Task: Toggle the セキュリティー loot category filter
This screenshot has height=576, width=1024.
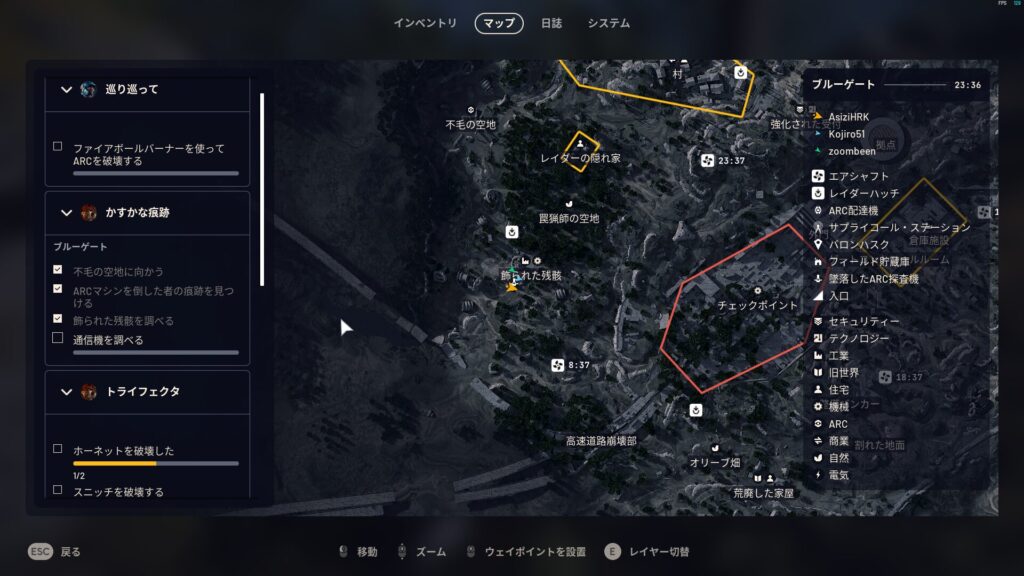Action: click(863, 321)
